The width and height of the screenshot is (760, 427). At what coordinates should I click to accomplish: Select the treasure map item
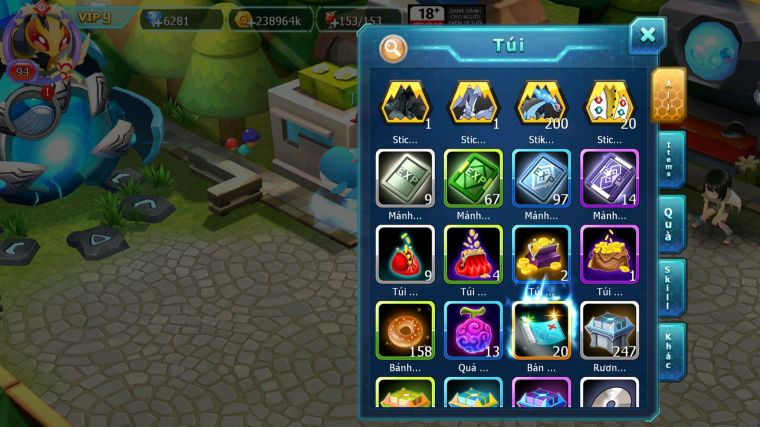(x=541, y=329)
